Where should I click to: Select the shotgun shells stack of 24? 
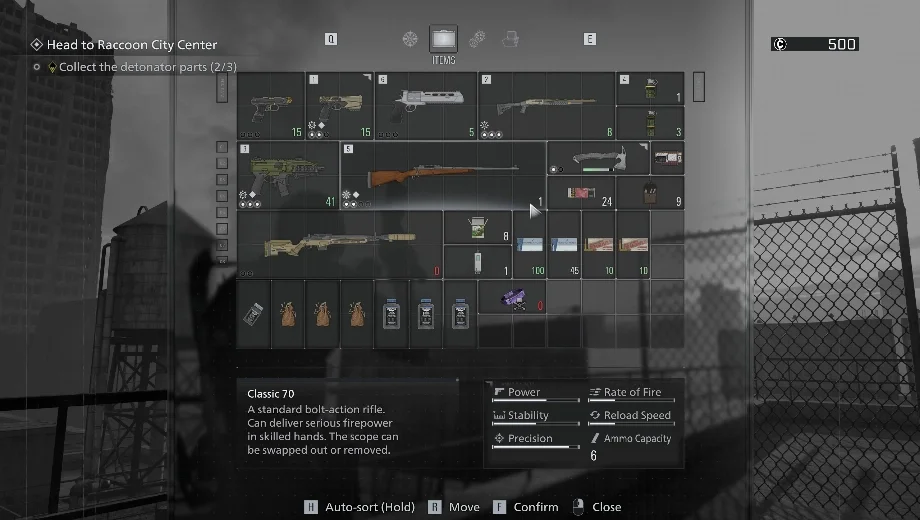[x=580, y=193]
